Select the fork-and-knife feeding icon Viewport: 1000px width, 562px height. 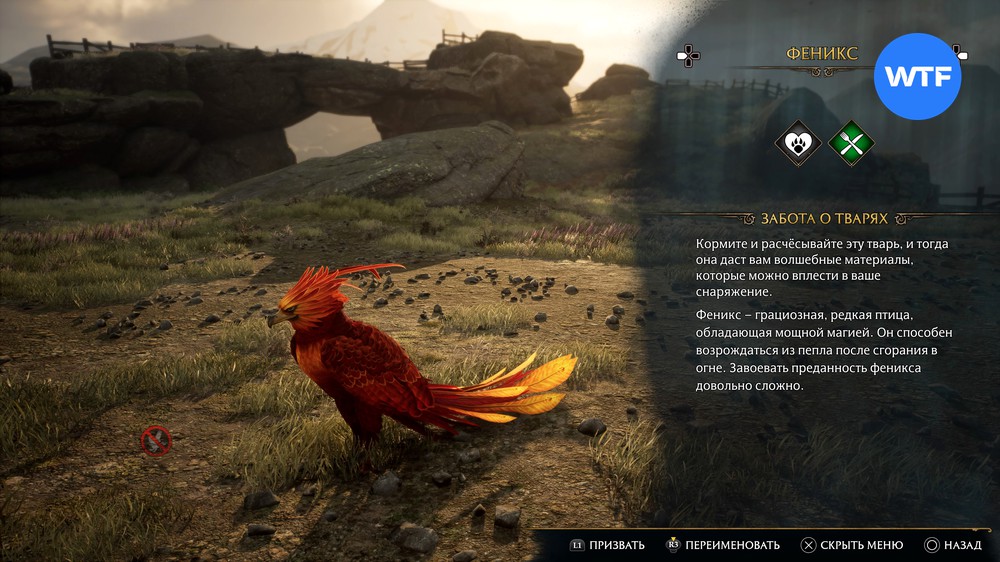[x=851, y=143]
